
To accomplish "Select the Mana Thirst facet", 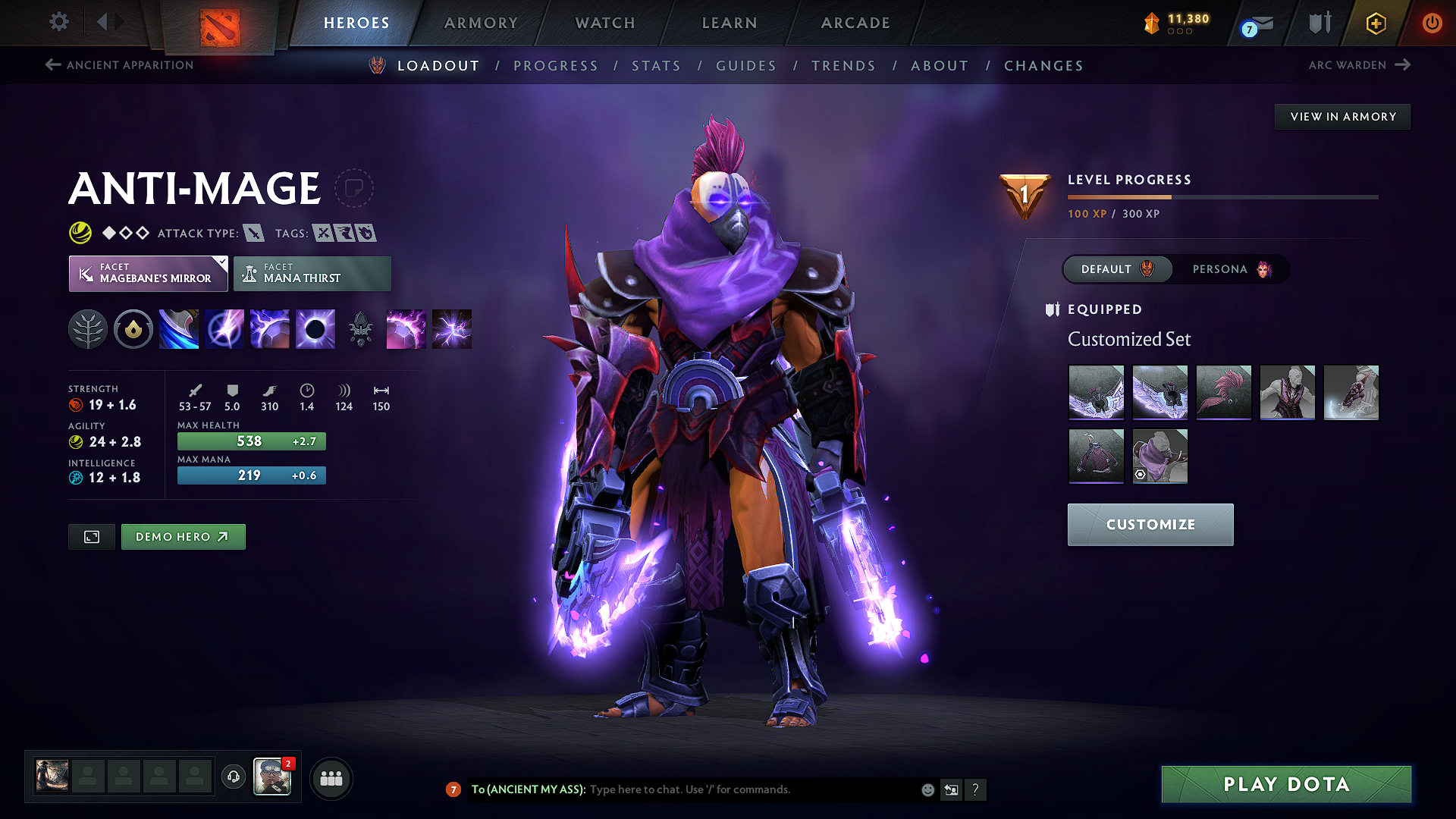I will pyautogui.click(x=312, y=274).
